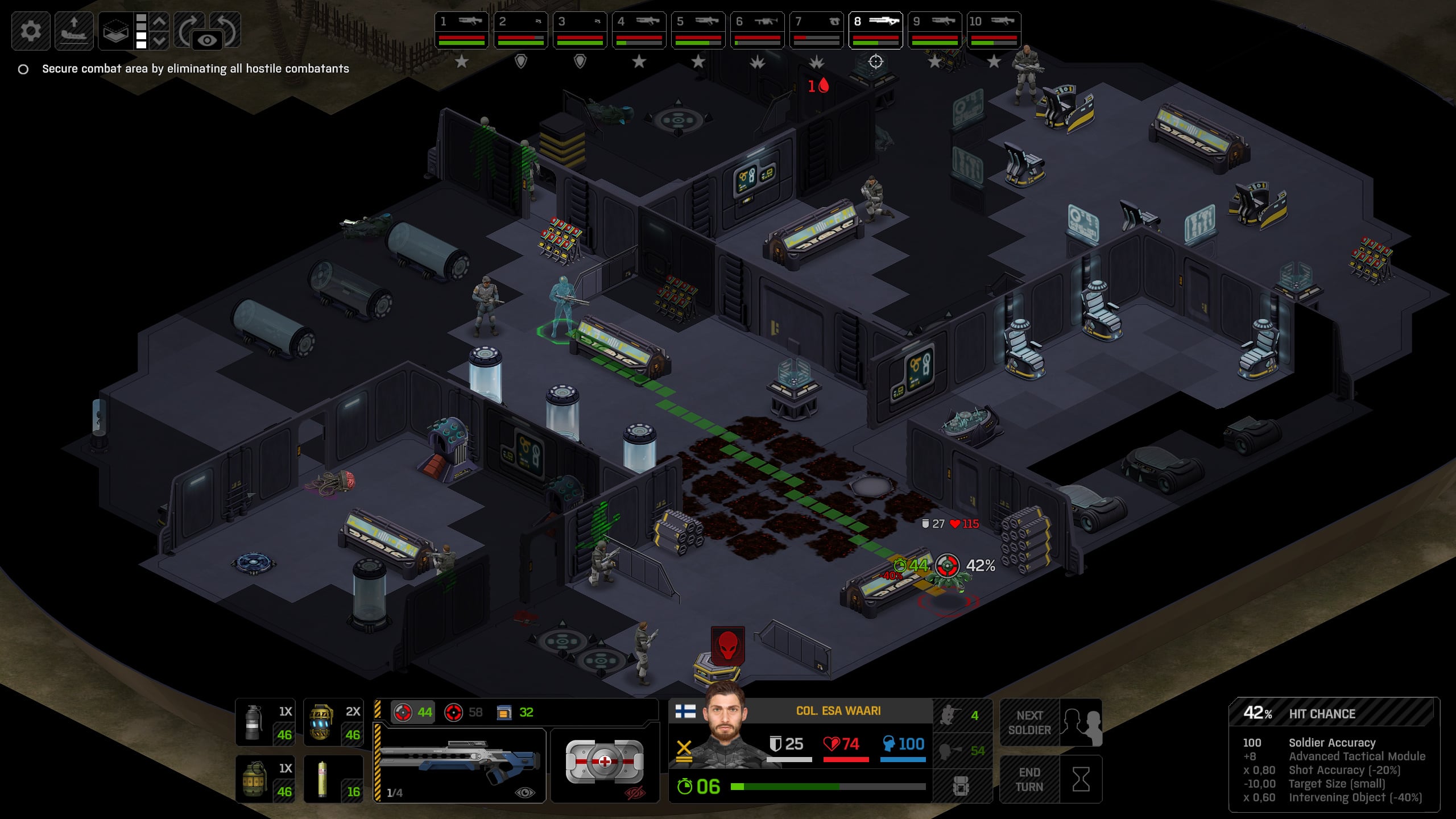
Task: Lower the camera view level
Action: coord(160,40)
